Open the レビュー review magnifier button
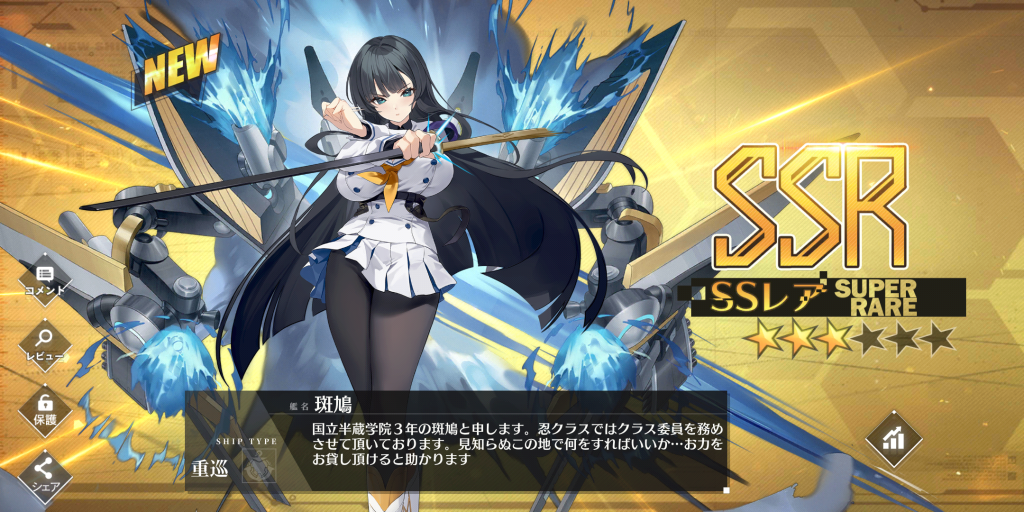Screen dimensions: 1024x512 [x=44, y=342]
